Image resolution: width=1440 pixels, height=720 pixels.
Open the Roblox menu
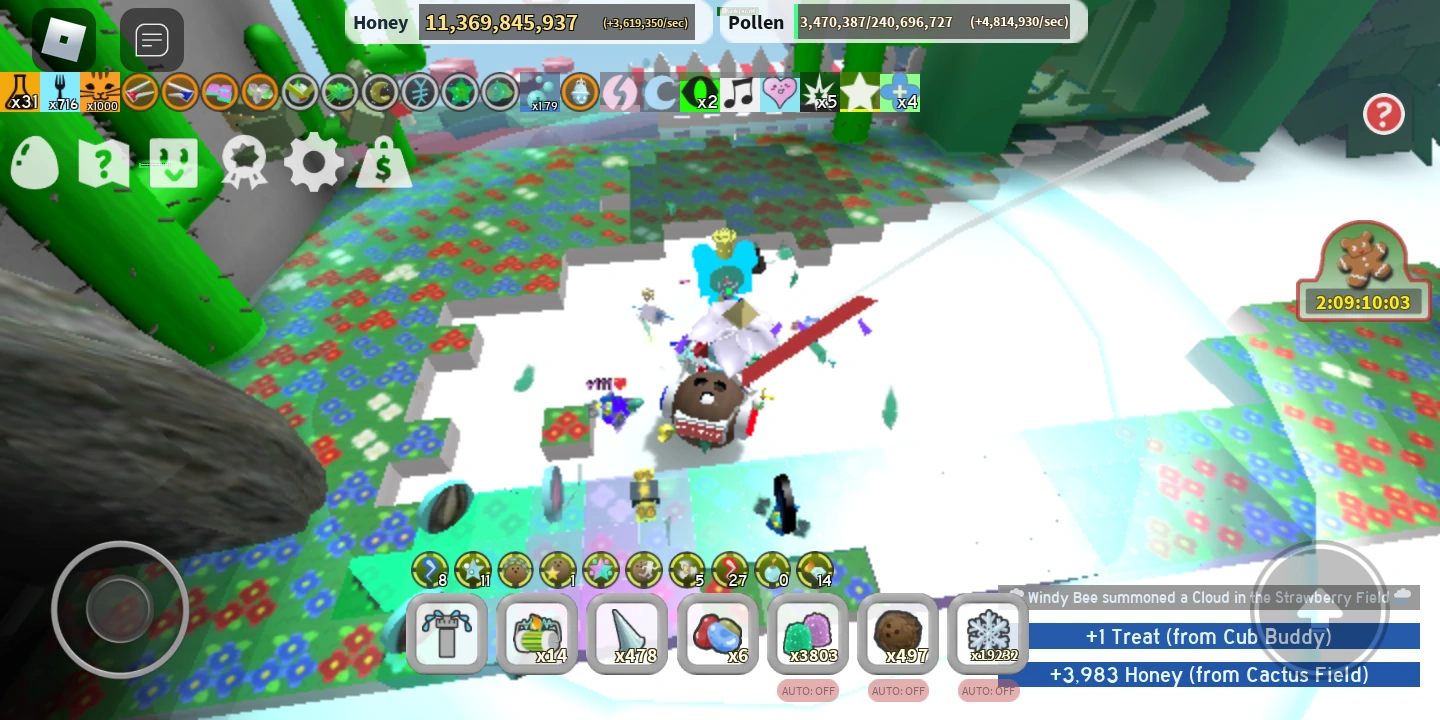point(63,40)
